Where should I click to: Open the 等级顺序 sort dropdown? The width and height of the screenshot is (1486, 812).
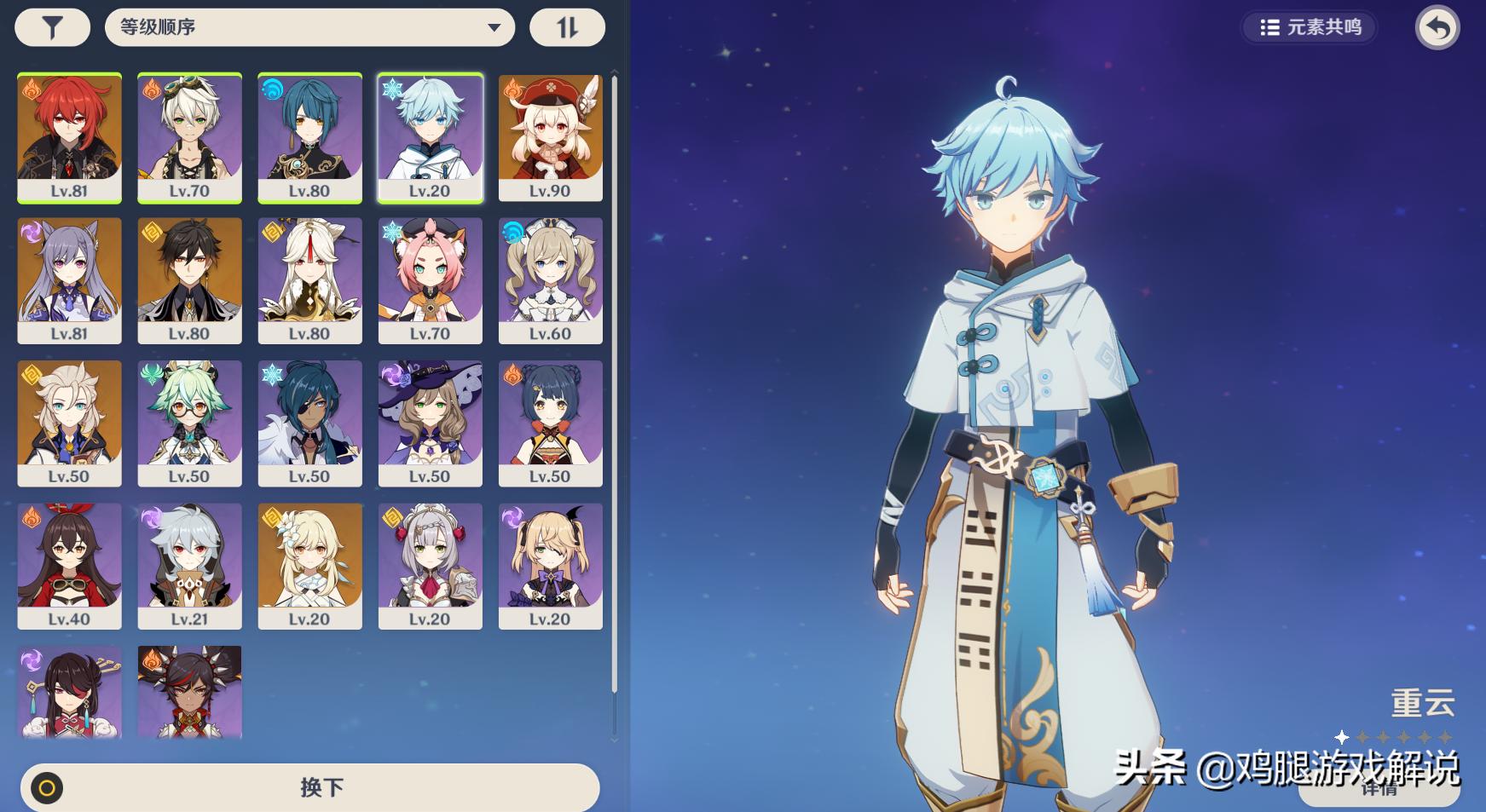tap(309, 28)
